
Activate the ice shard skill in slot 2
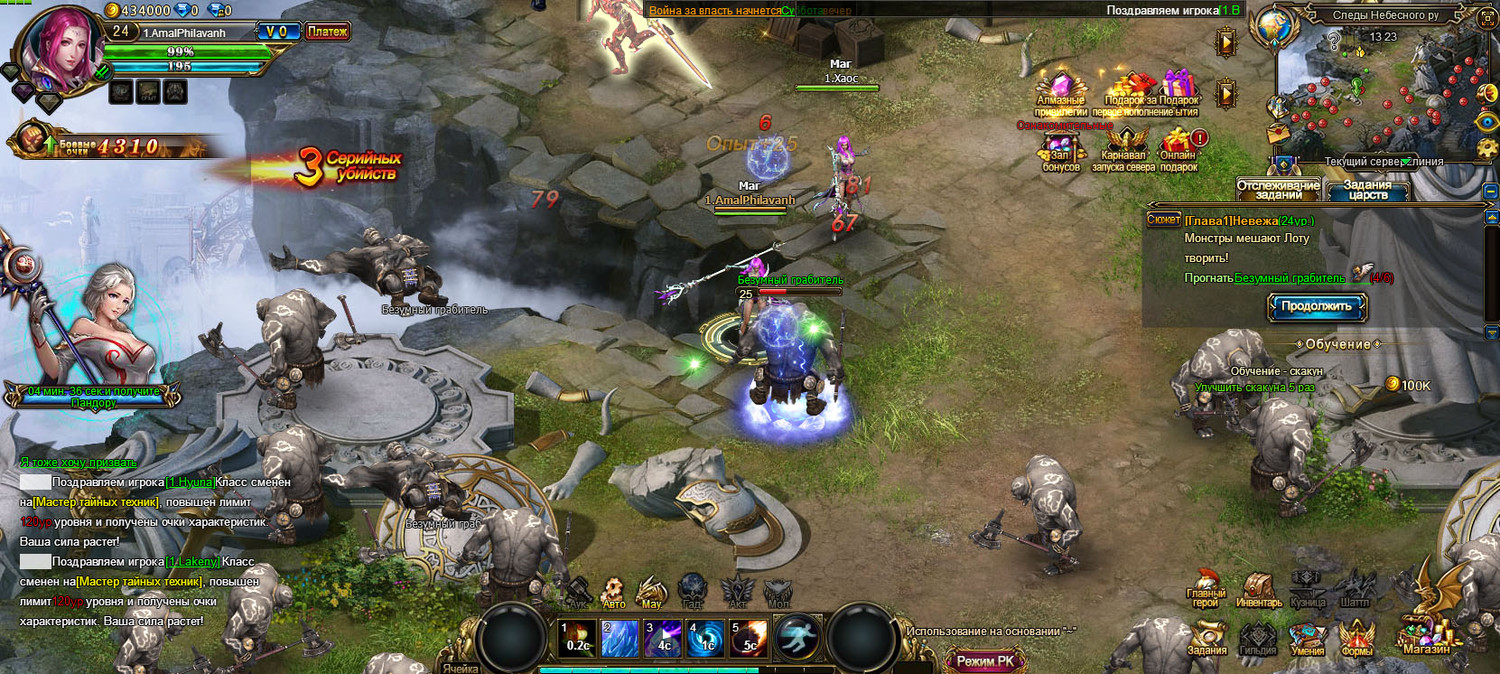(618, 638)
